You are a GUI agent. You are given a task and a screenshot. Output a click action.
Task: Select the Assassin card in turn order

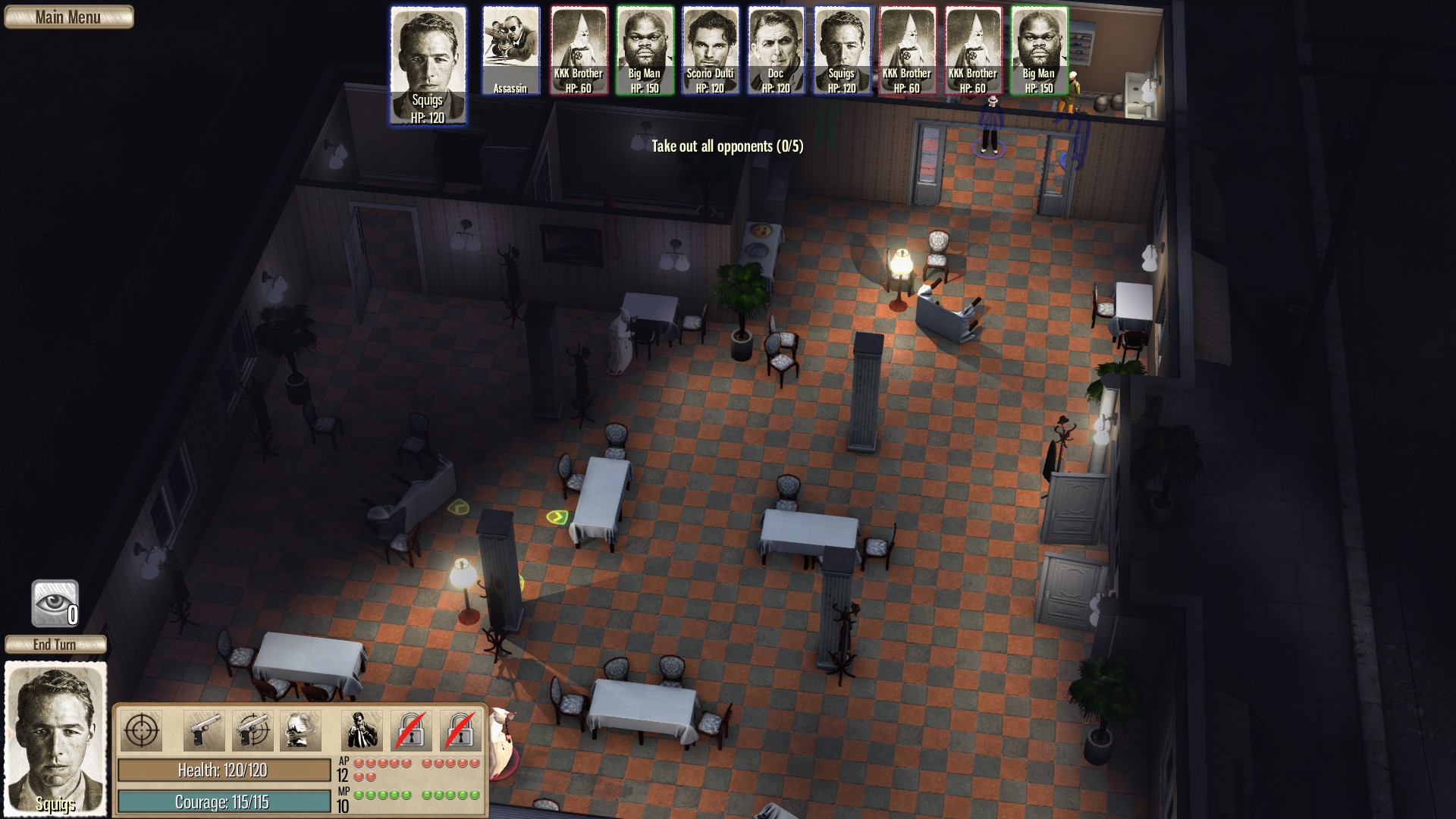pyautogui.click(x=510, y=51)
